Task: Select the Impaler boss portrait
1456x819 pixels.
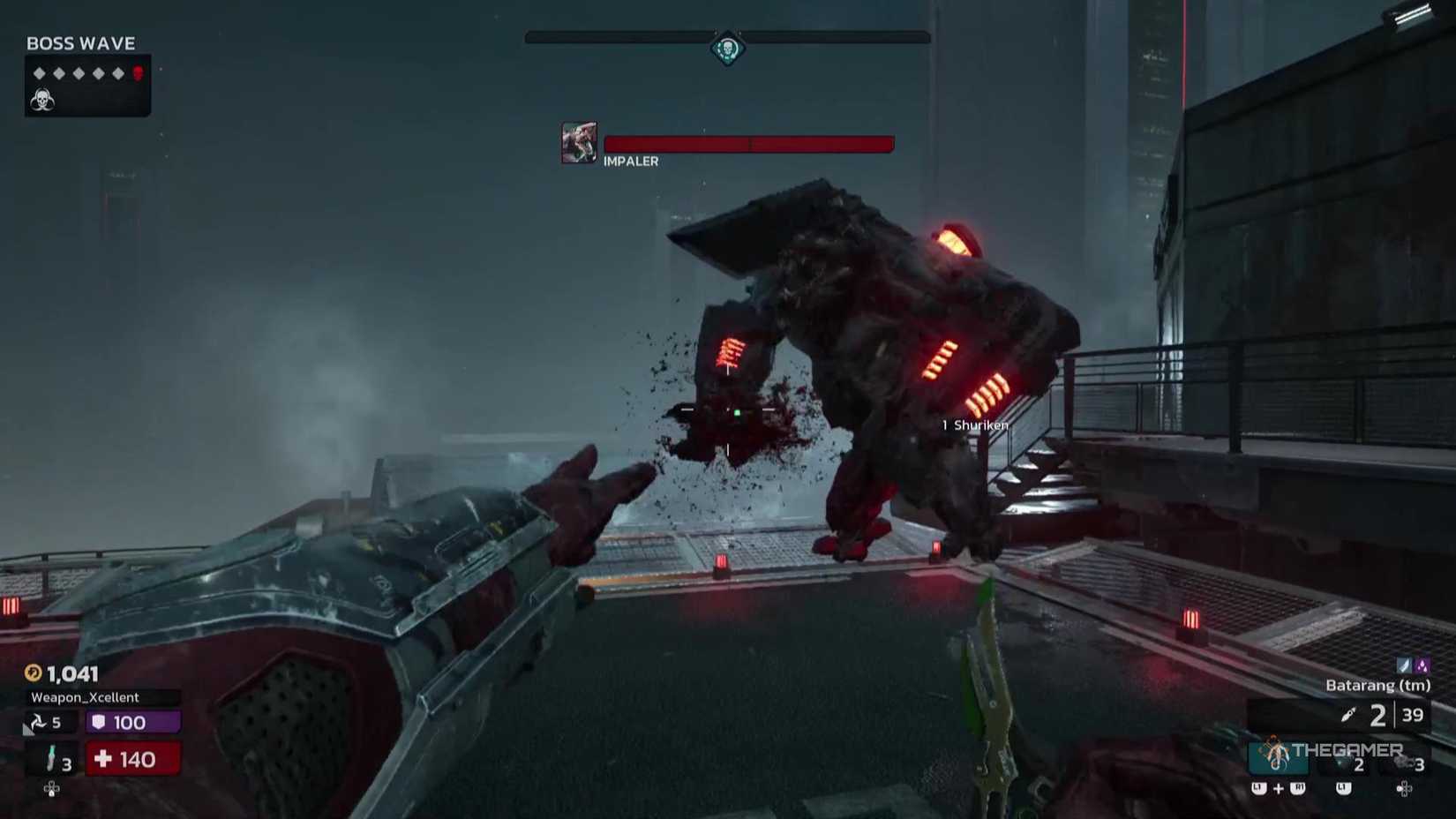Action: coord(578,143)
